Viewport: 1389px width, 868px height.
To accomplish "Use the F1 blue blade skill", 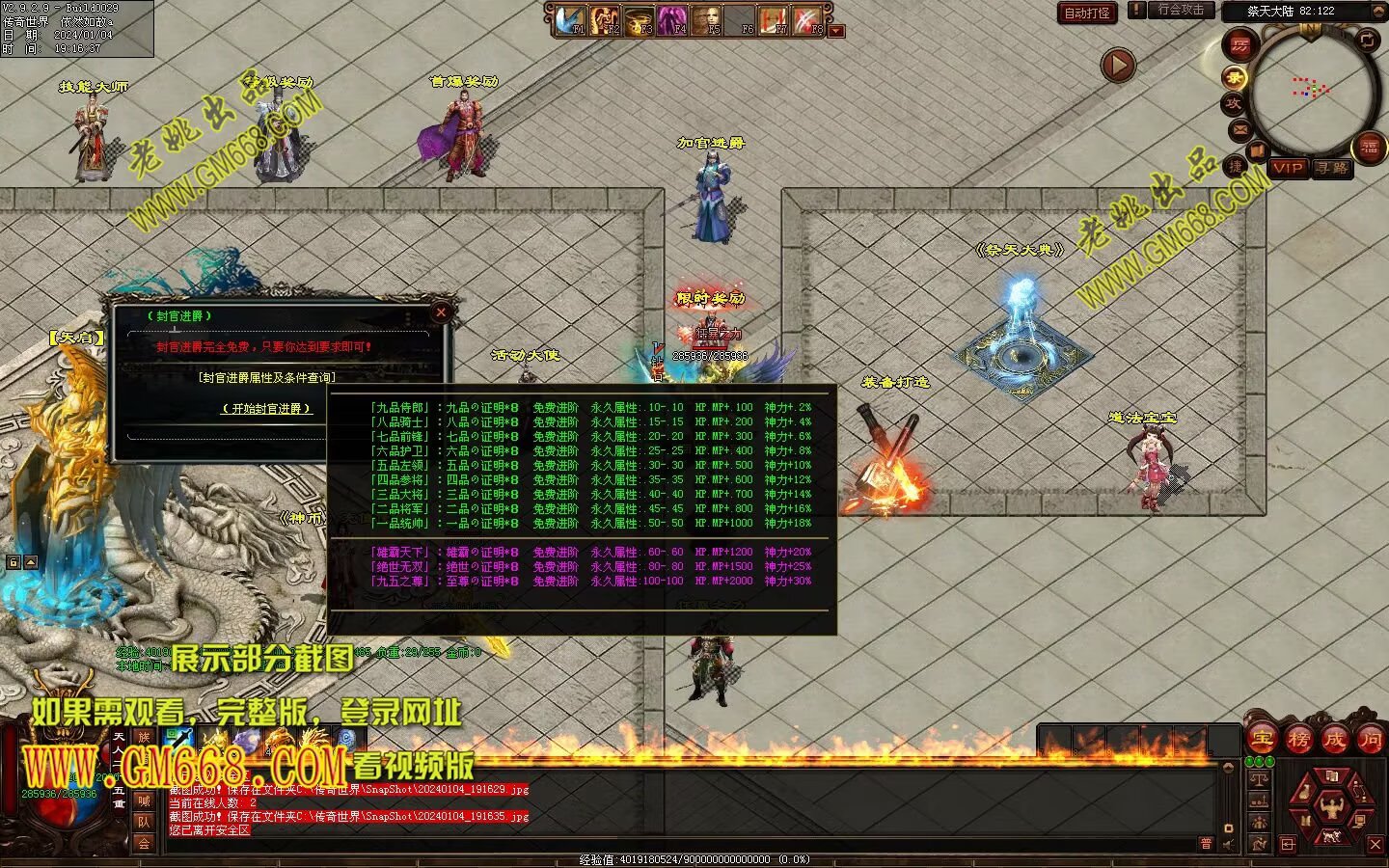I will click(x=570, y=19).
